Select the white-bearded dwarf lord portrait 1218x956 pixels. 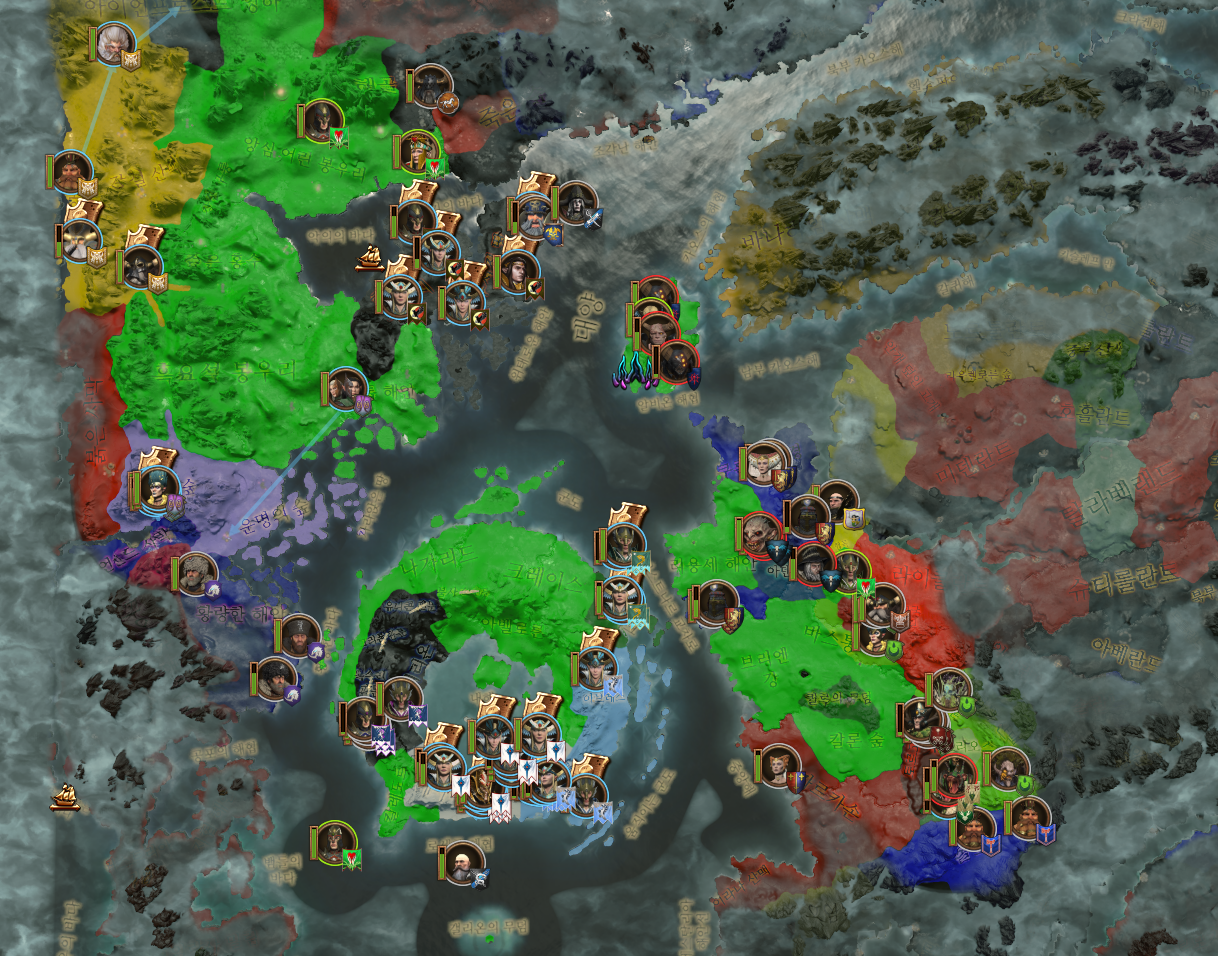click(114, 43)
